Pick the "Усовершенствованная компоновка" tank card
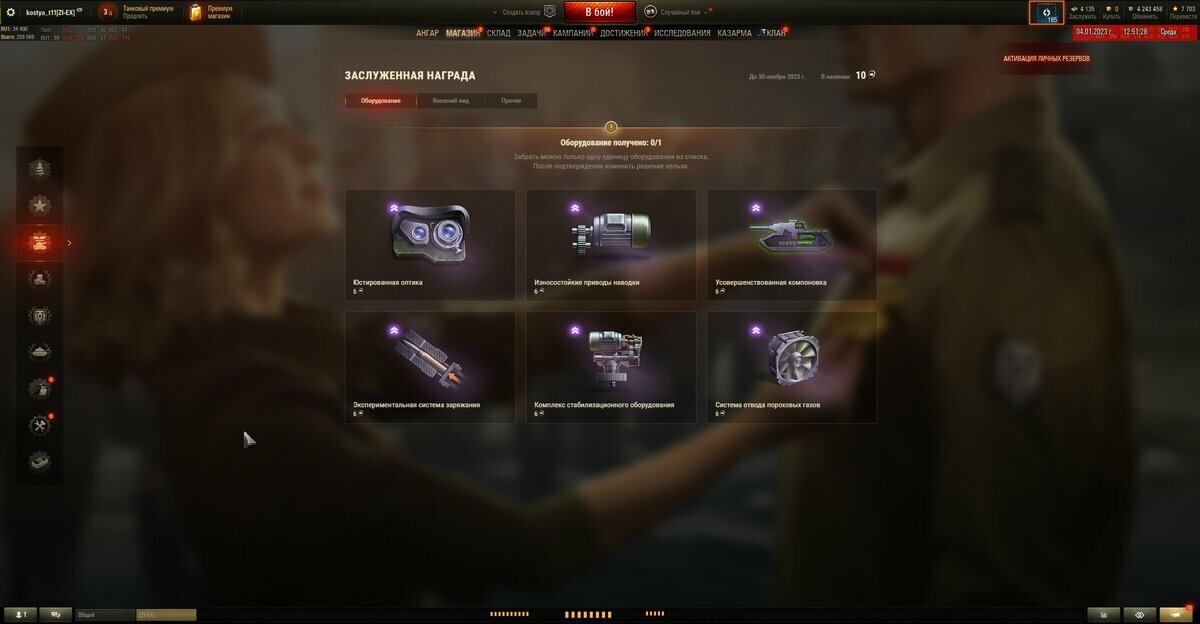 coord(792,245)
